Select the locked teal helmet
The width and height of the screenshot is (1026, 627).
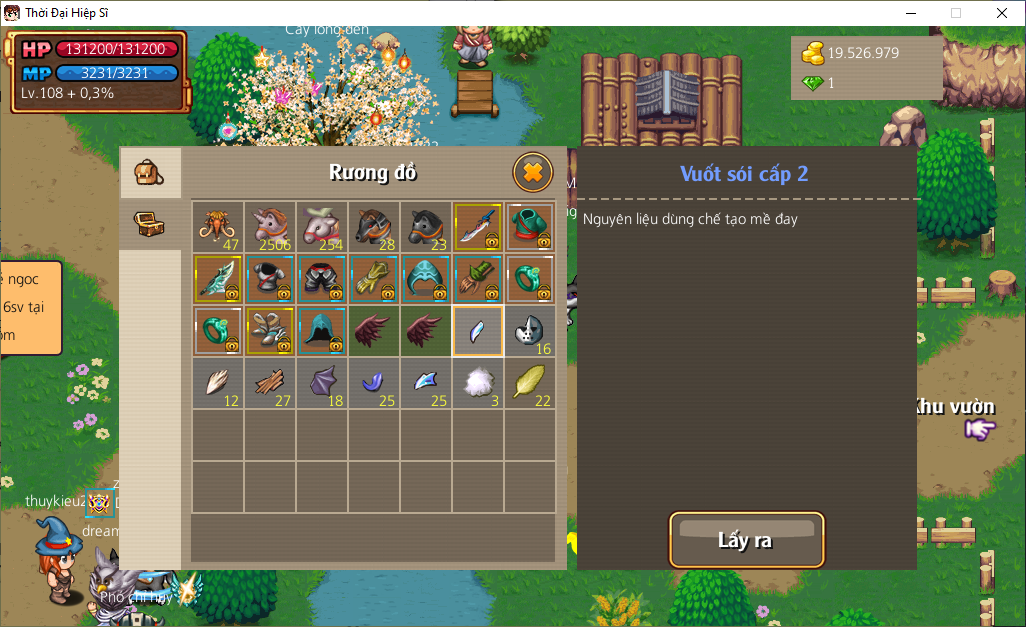coord(426,279)
